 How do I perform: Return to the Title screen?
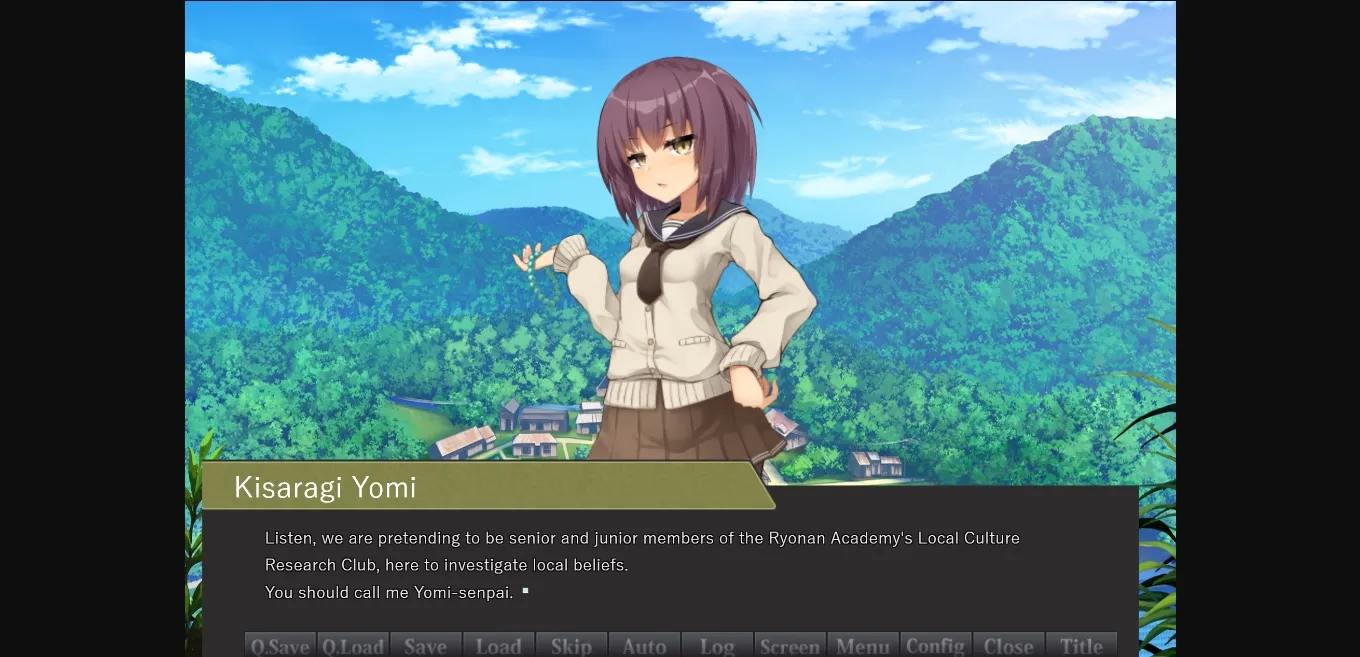[1081, 645]
